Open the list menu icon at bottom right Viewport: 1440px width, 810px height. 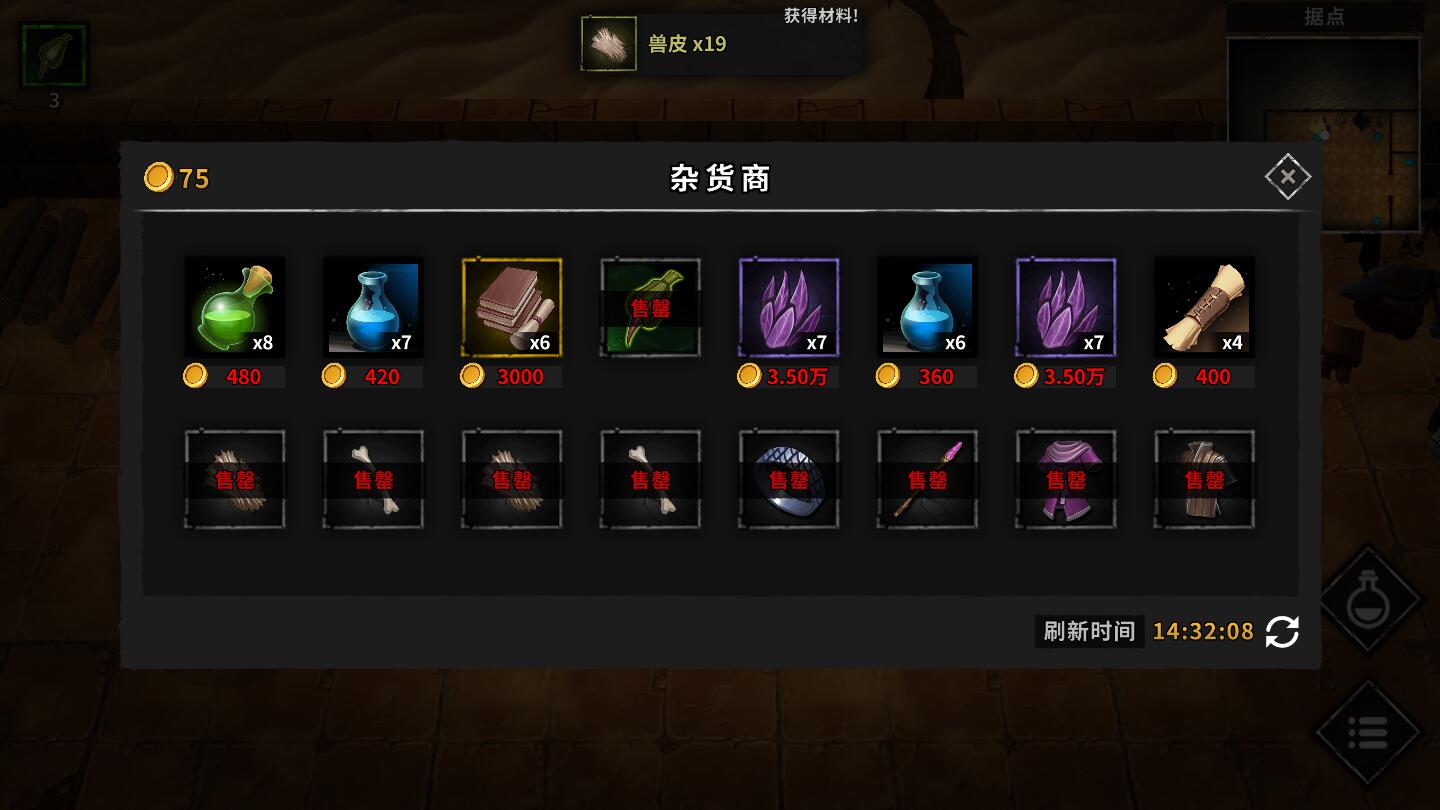1369,731
